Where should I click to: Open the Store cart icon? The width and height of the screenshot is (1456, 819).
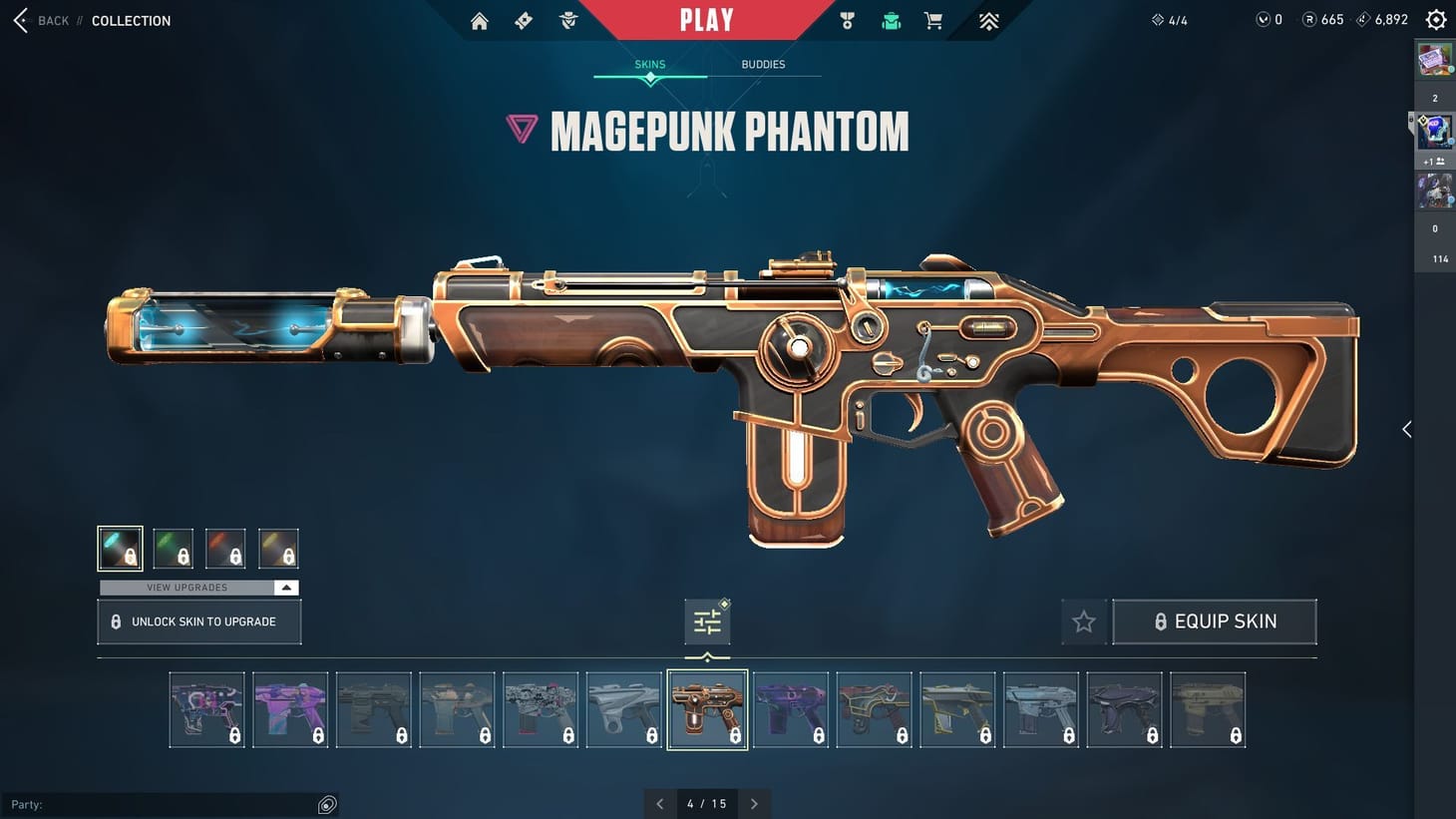point(932,20)
